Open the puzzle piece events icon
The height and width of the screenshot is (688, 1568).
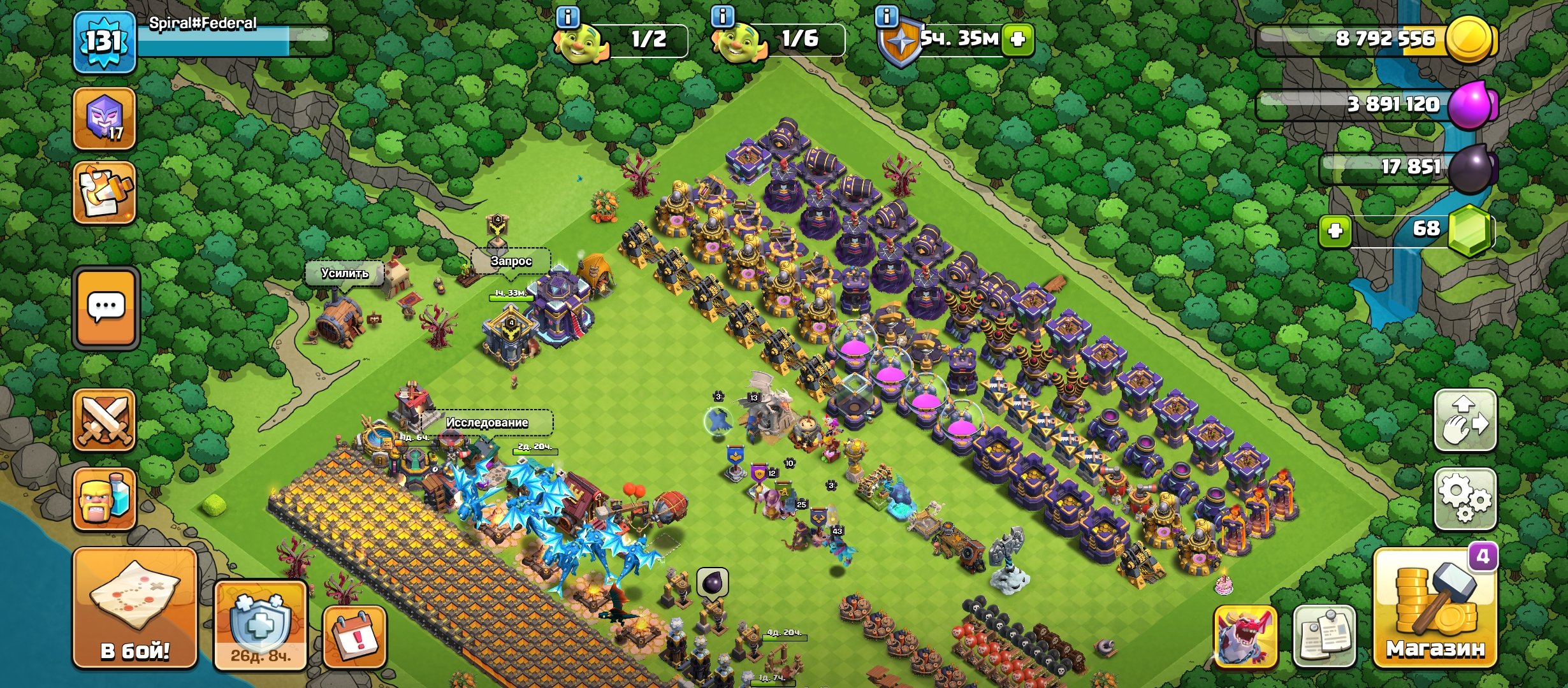click(x=104, y=192)
